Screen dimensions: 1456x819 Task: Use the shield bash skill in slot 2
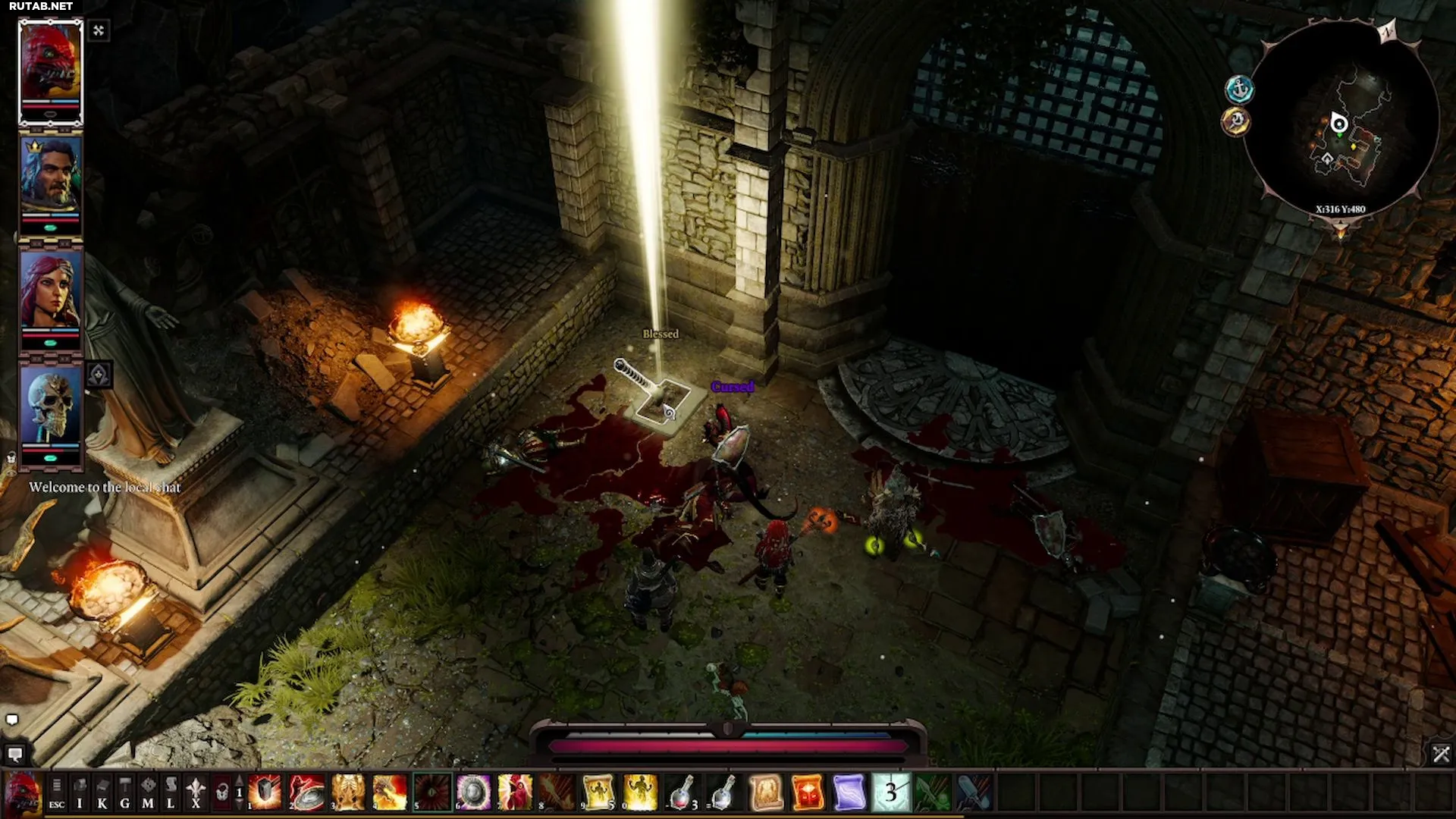point(307,792)
